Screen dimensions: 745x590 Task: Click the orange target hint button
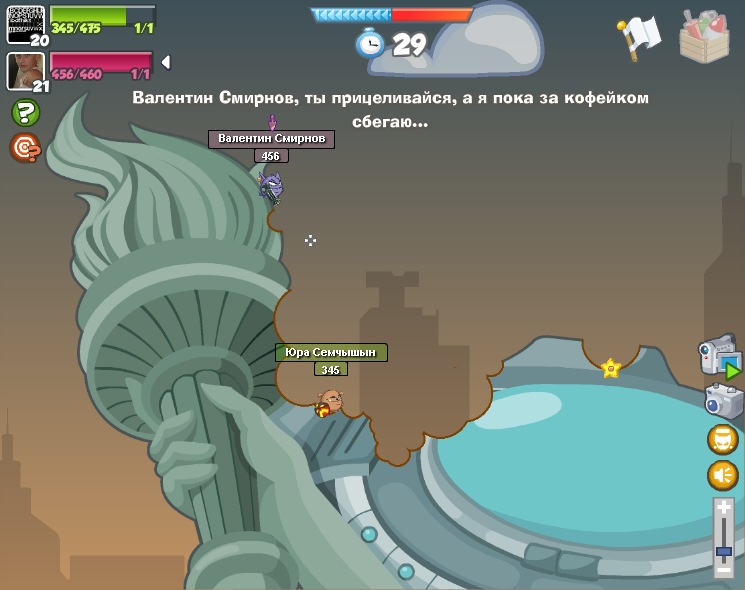25,147
